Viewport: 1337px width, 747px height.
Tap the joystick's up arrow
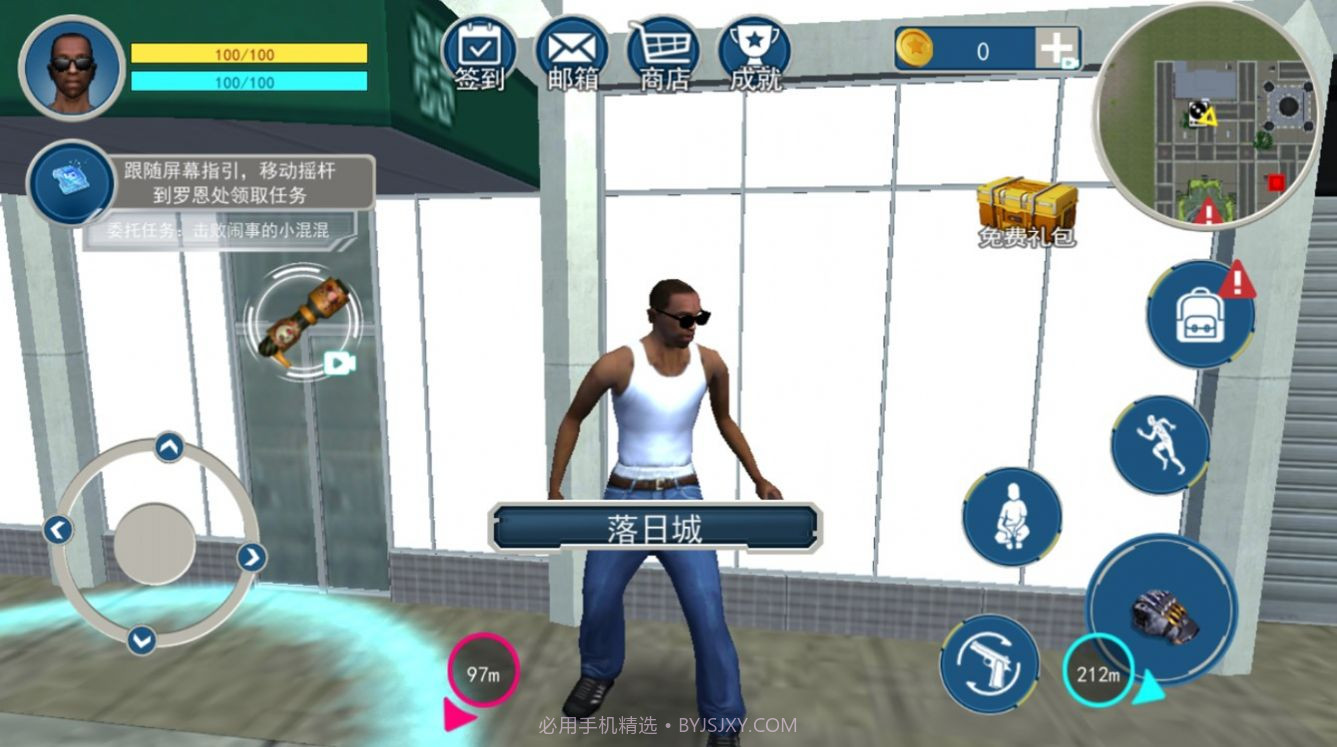point(169,447)
